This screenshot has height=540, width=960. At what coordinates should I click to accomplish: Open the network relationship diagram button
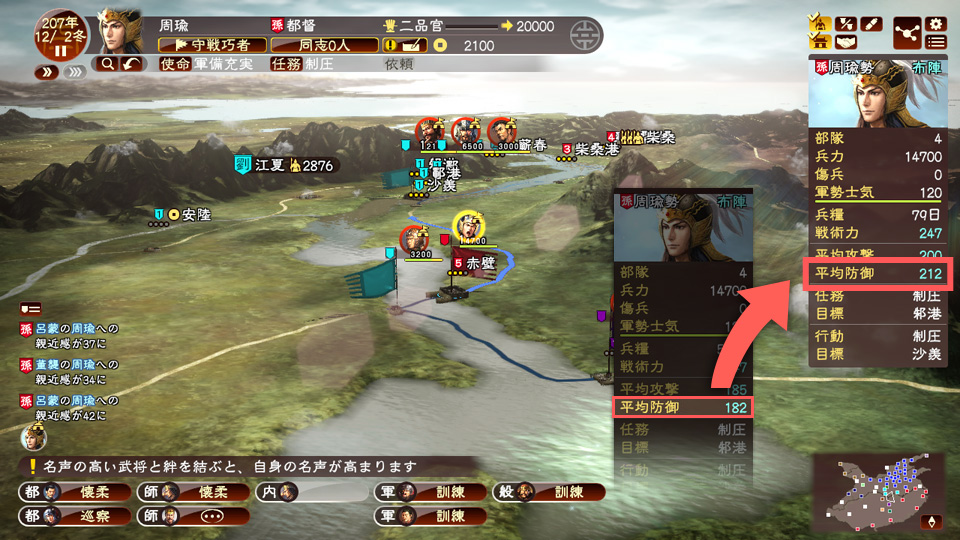pyautogui.click(x=907, y=32)
